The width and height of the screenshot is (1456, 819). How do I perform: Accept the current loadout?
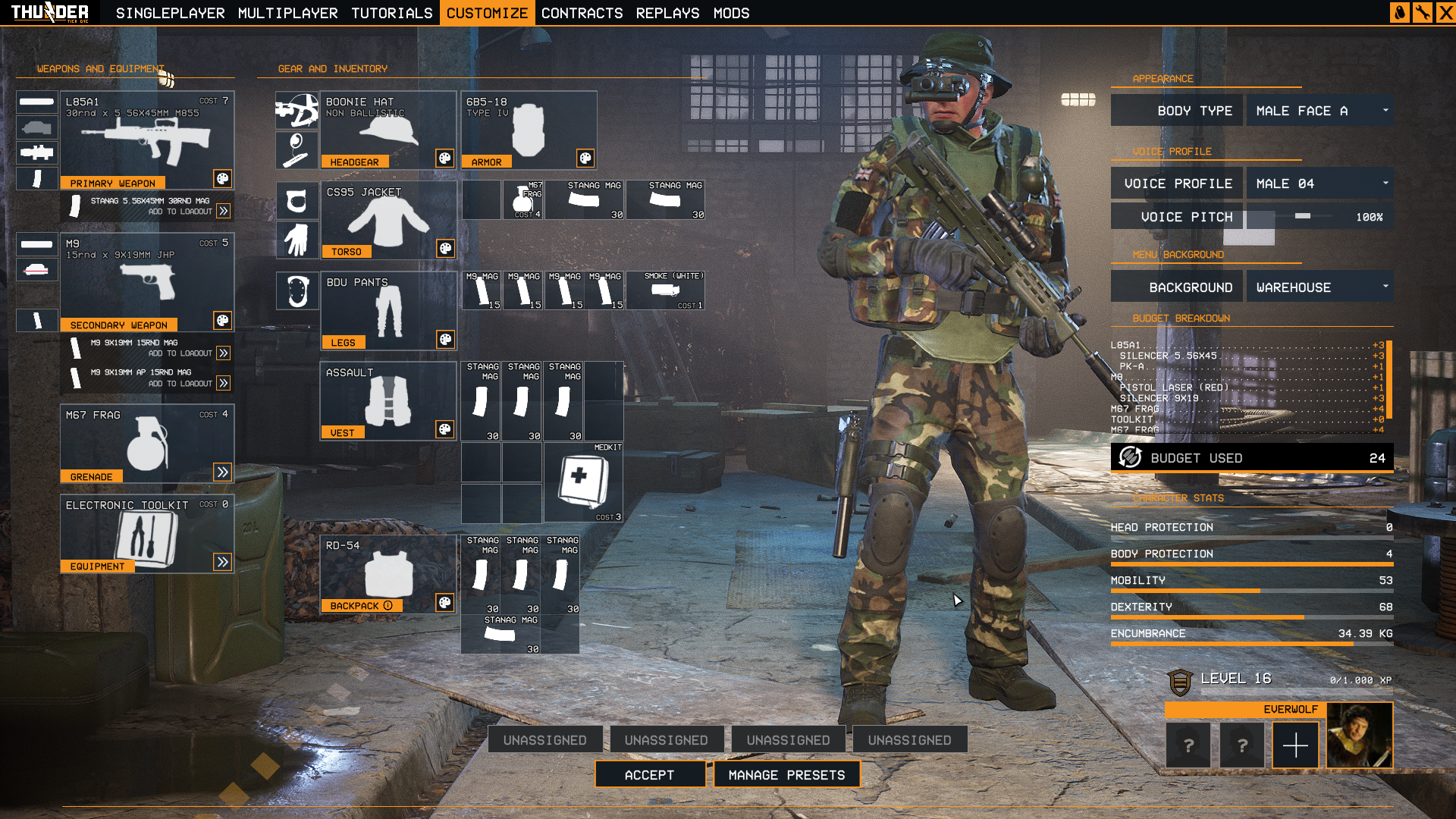649,774
